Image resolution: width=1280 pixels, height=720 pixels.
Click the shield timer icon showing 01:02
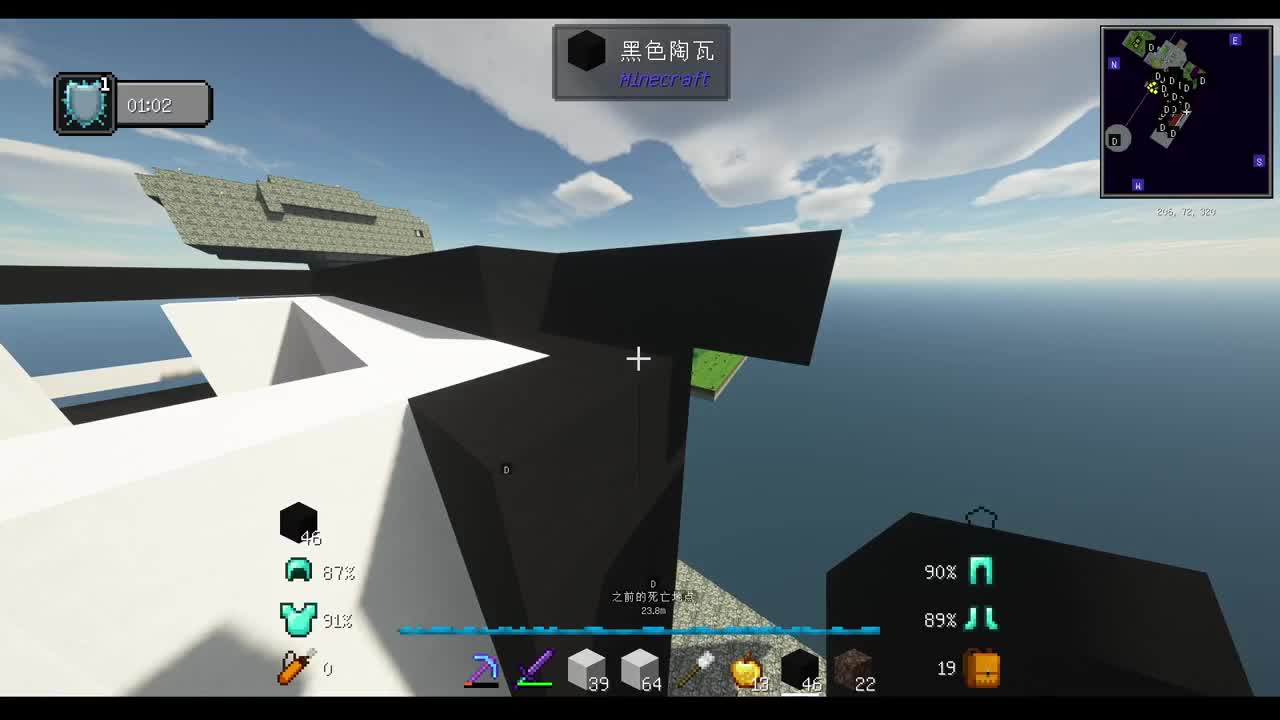coord(83,103)
